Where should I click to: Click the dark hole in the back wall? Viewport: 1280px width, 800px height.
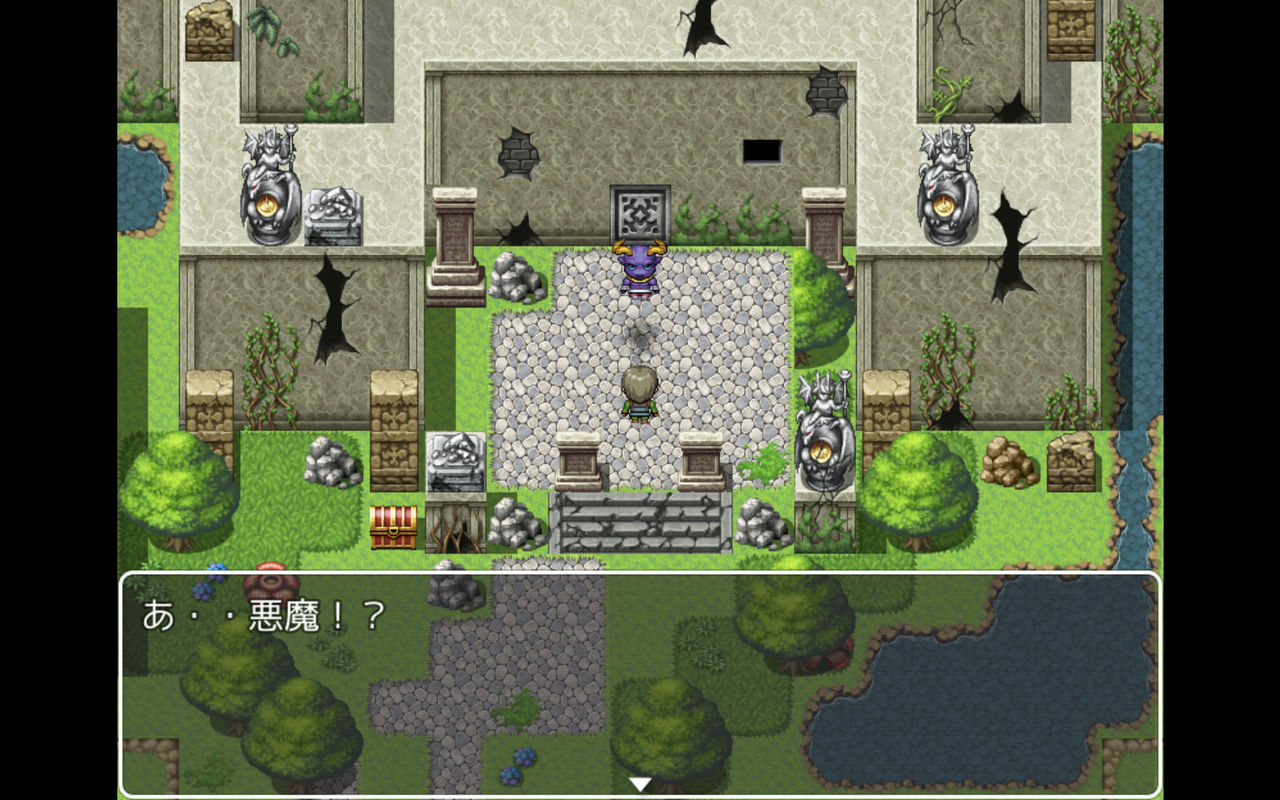(763, 152)
